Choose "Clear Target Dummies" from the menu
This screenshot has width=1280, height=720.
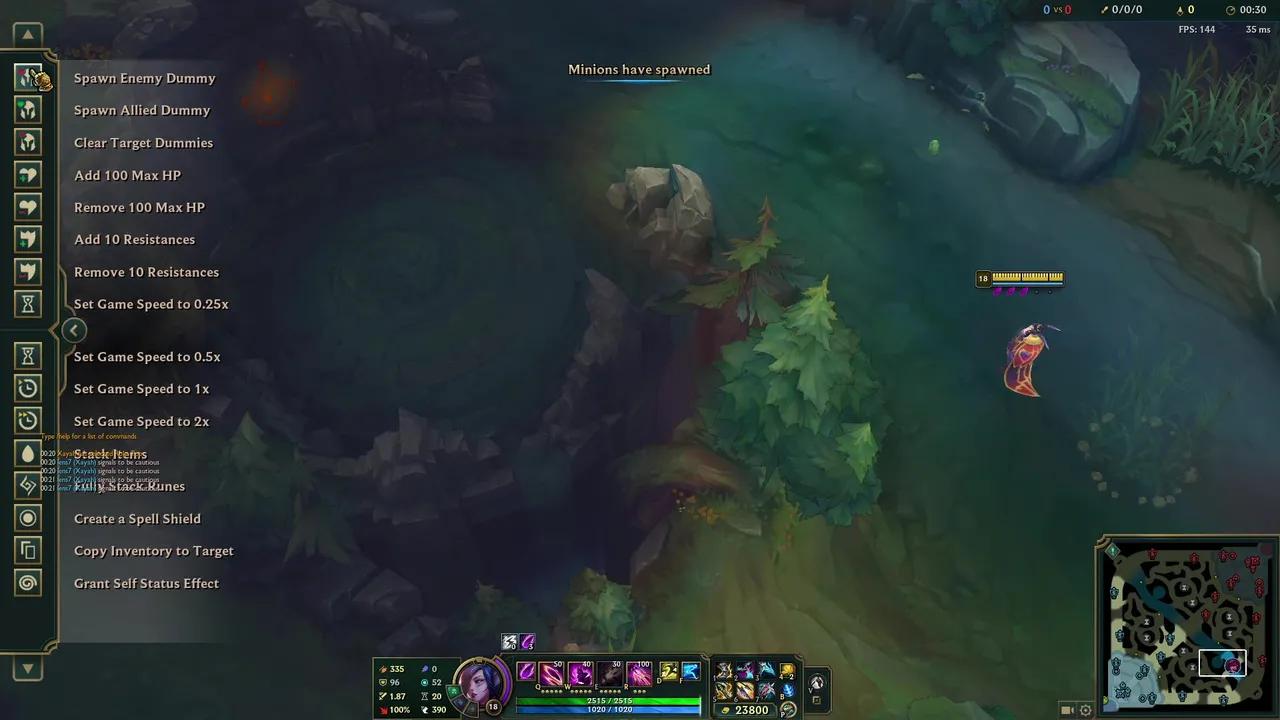point(143,143)
